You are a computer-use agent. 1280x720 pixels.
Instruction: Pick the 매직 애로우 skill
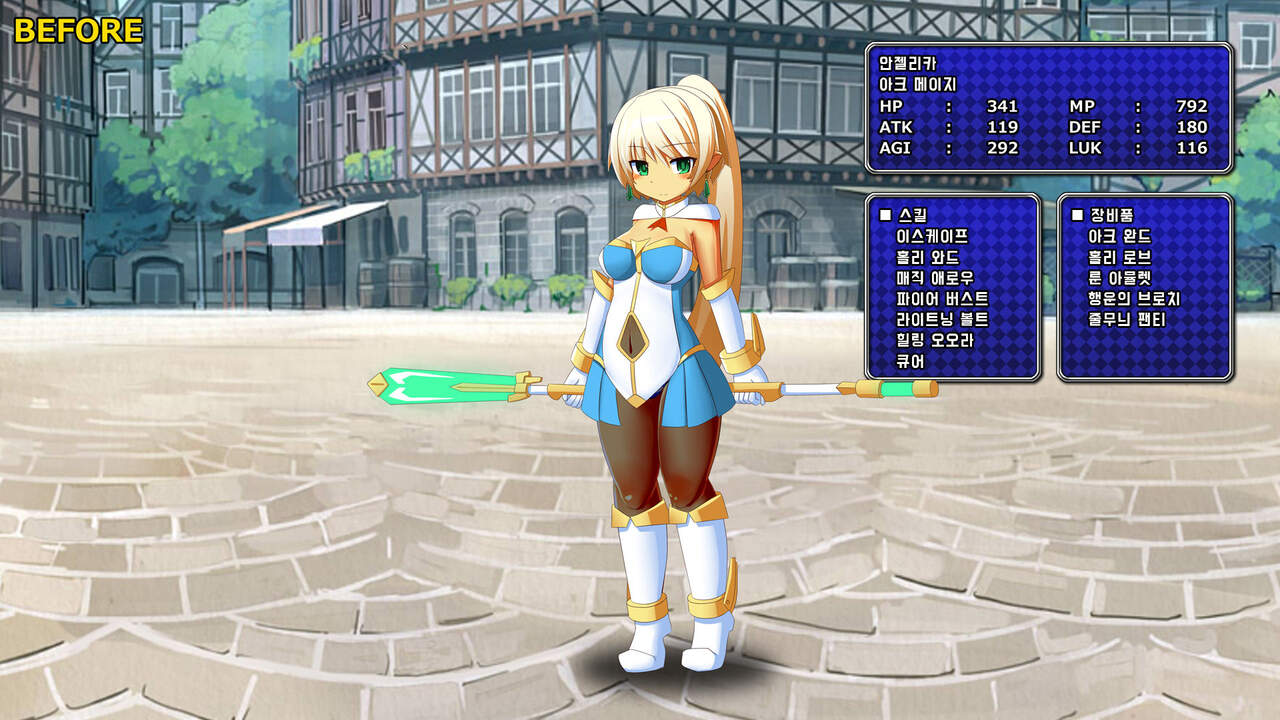(935, 278)
